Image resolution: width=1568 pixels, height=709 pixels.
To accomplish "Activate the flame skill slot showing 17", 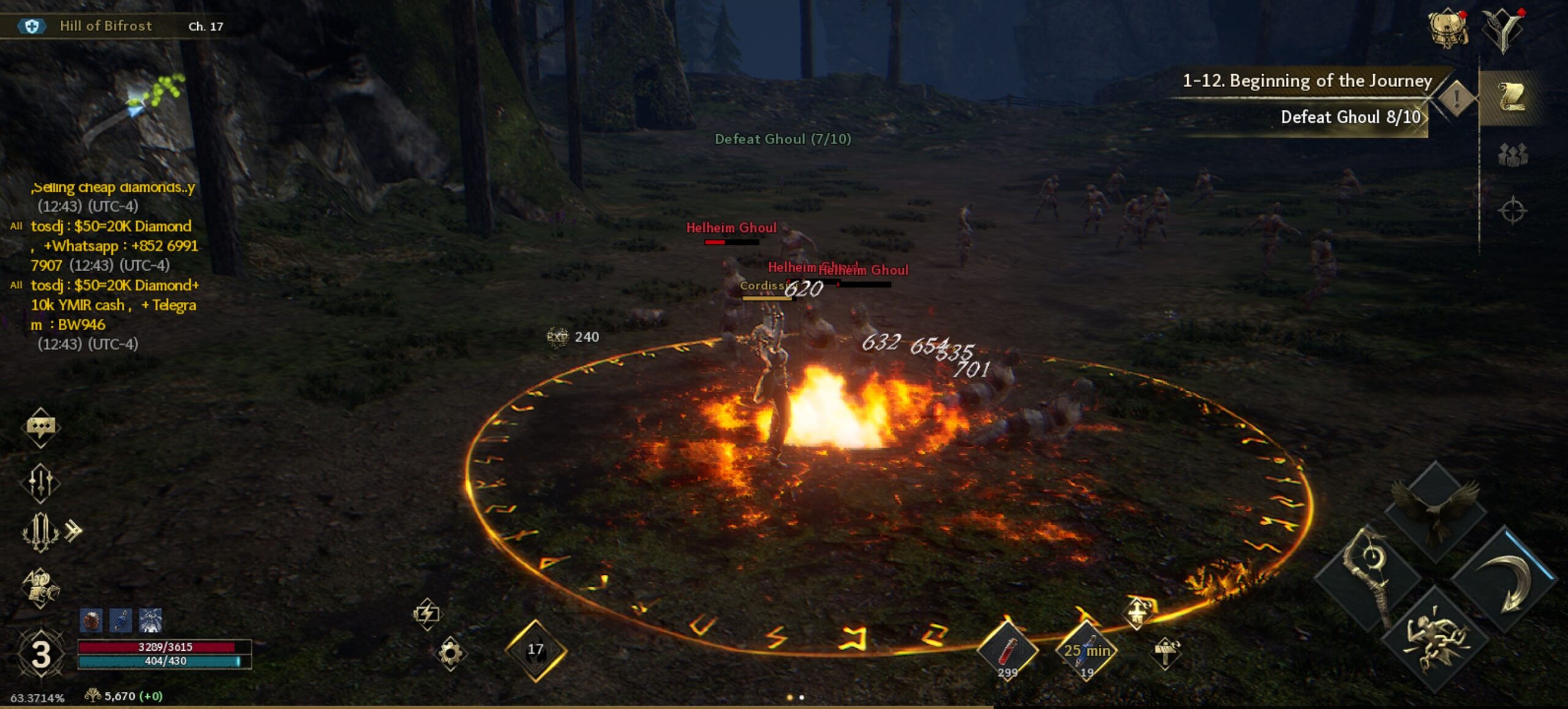I will pyautogui.click(x=535, y=650).
